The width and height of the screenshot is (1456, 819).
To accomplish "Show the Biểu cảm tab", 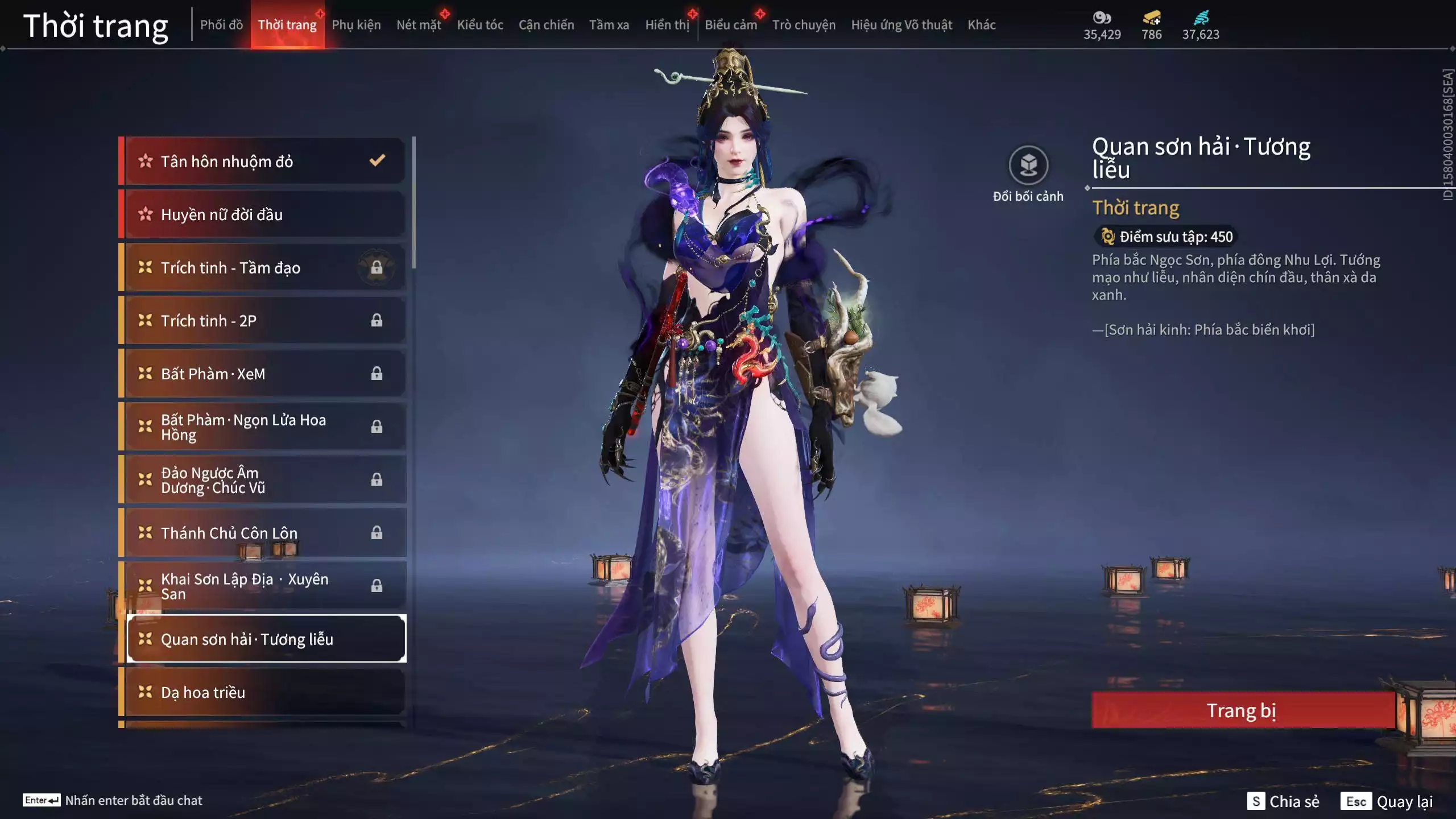I will pyautogui.click(x=731, y=25).
